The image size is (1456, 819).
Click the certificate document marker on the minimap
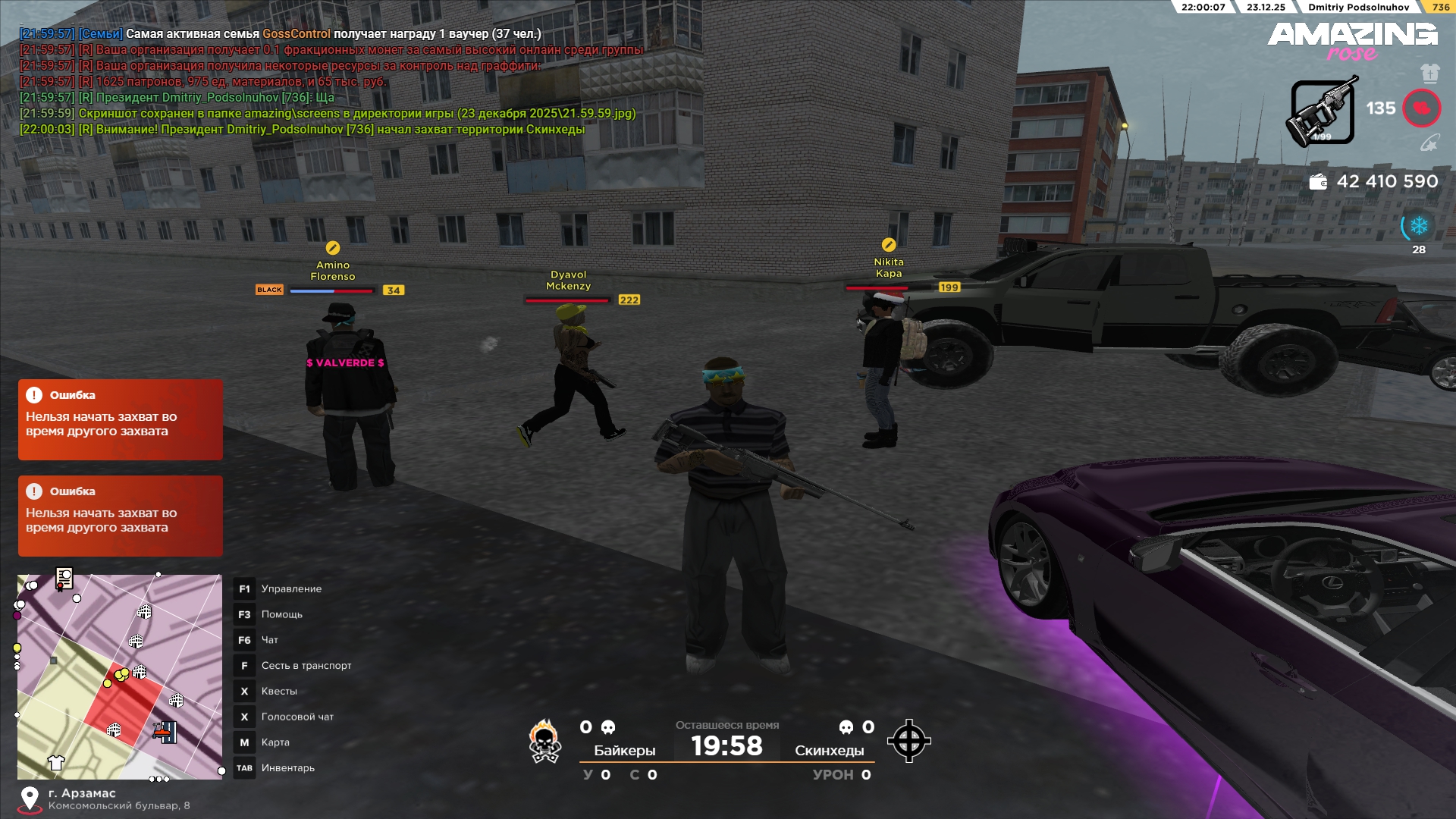pos(64,579)
